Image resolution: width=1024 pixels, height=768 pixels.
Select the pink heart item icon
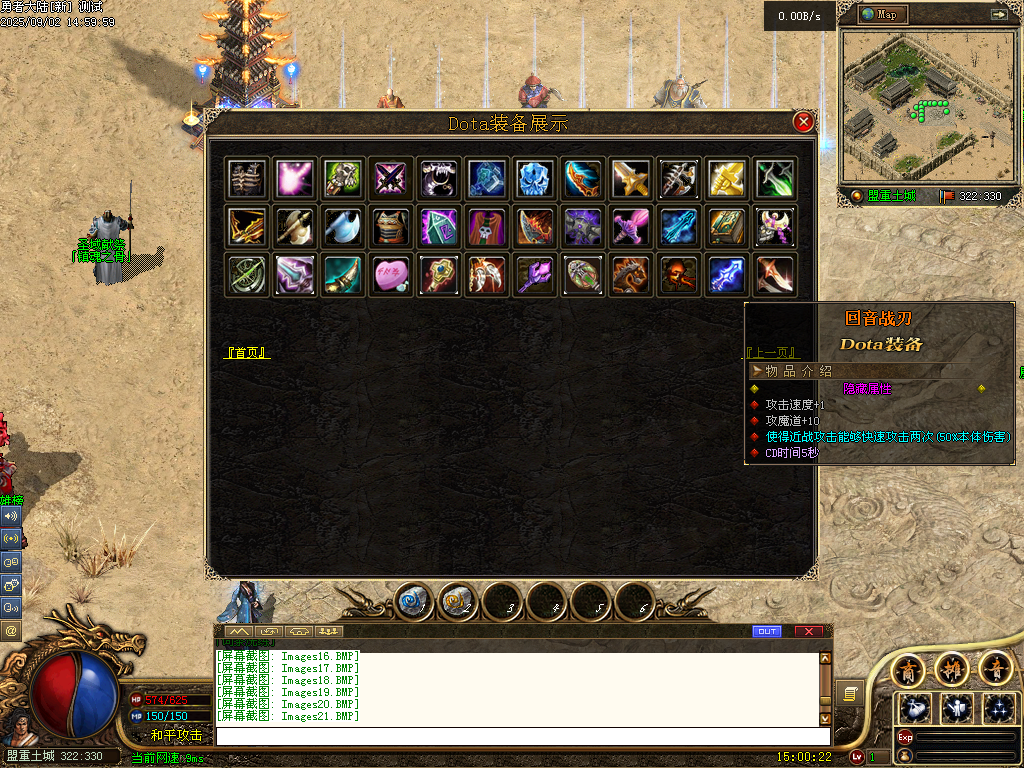click(389, 275)
